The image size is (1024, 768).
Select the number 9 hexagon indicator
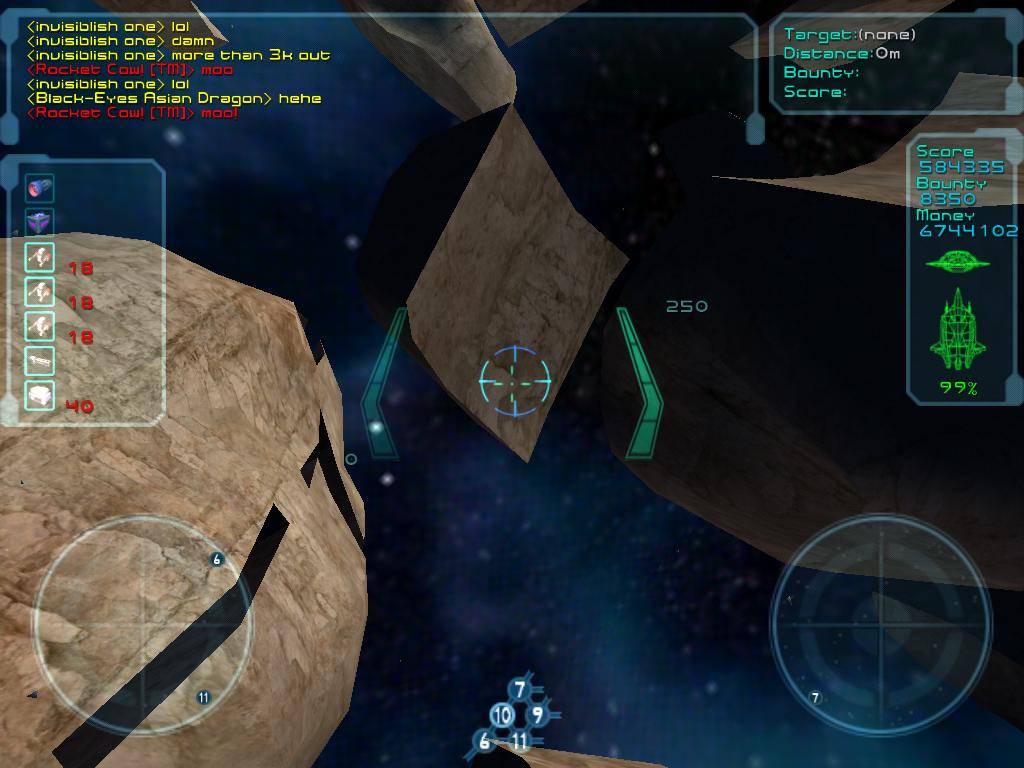pos(538,714)
